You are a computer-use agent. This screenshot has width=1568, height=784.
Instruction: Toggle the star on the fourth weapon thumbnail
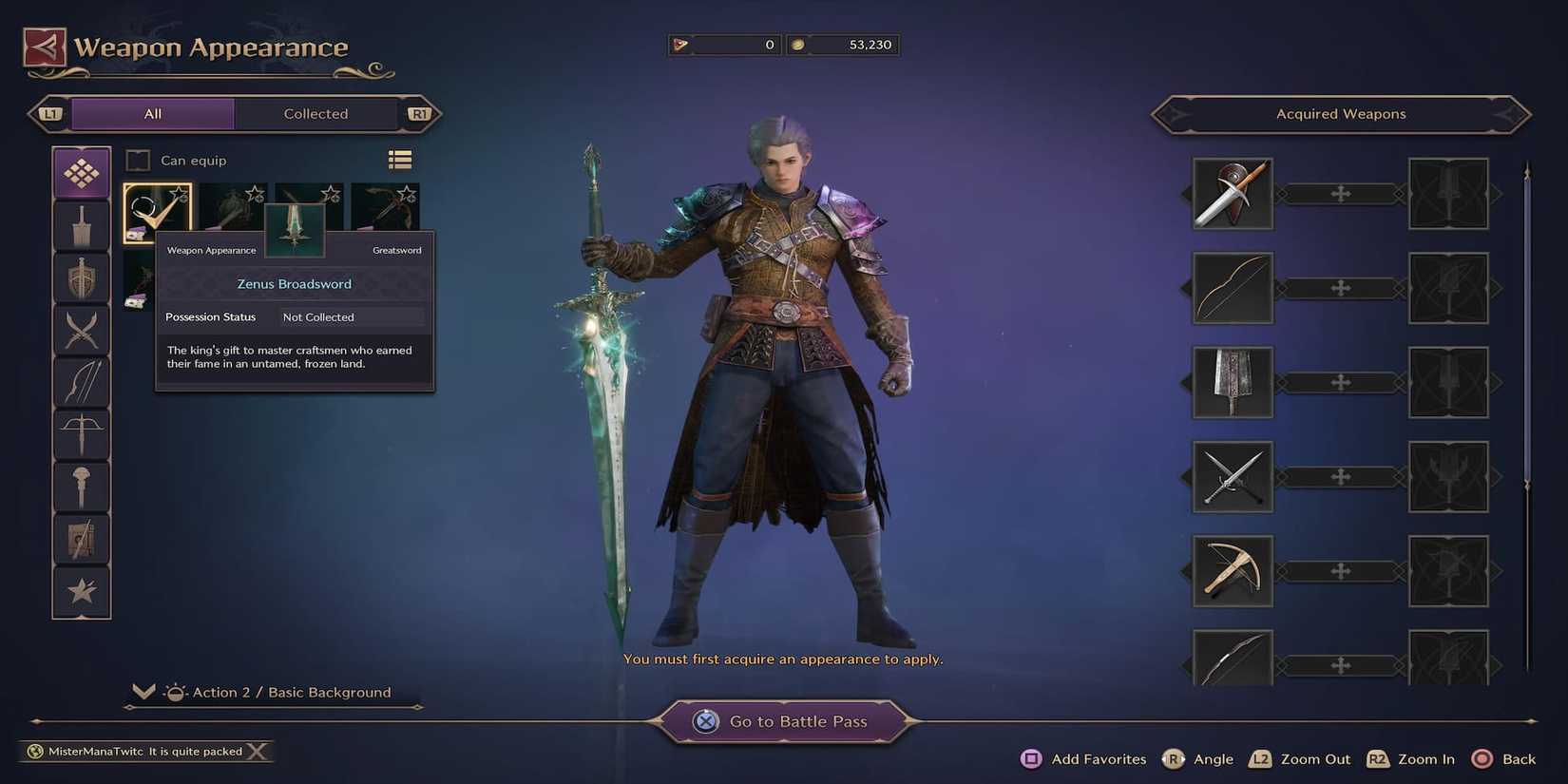[406, 193]
